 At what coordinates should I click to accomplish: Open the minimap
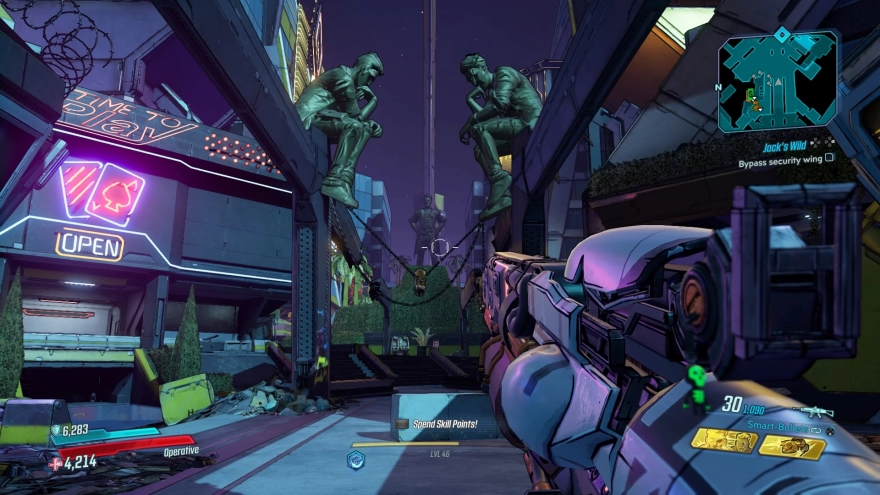777,82
